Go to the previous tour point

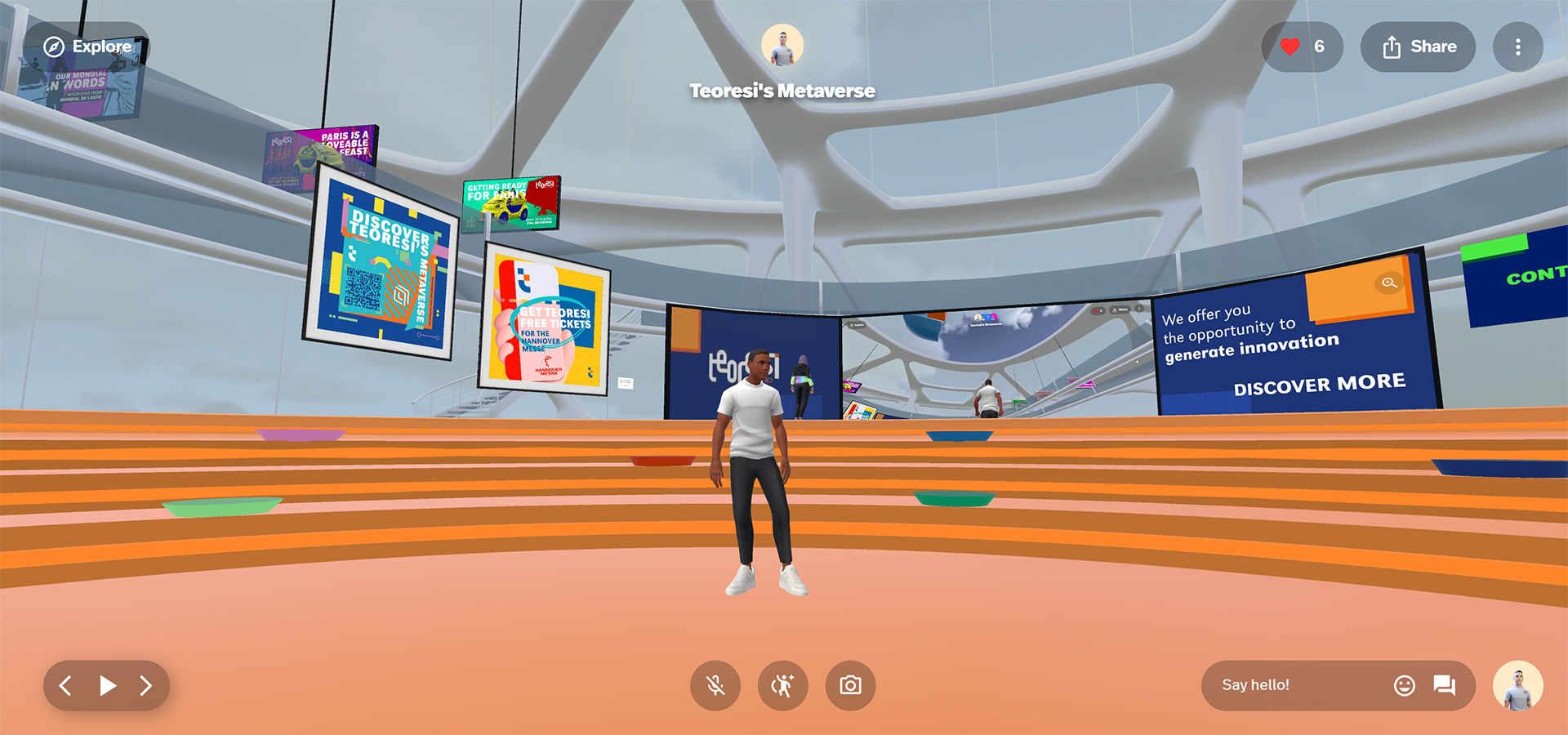tap(65, 686)
